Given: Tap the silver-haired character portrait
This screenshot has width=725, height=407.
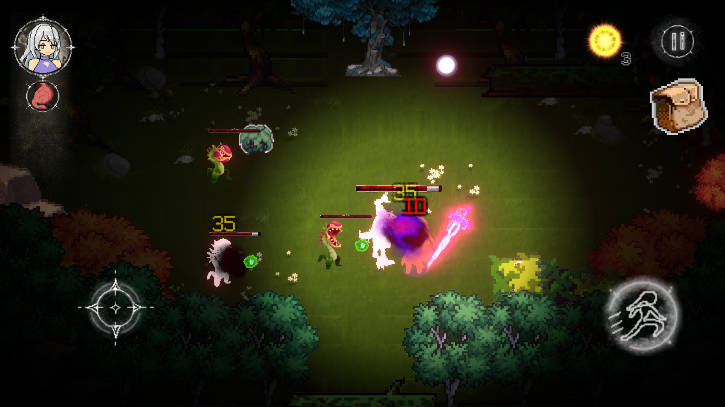Looking at the screenshot, I should tap(42, 47).
